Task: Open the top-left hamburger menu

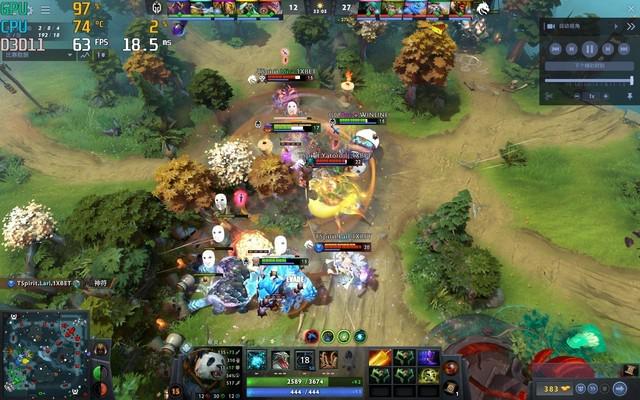Action: (x=45, y=8)
